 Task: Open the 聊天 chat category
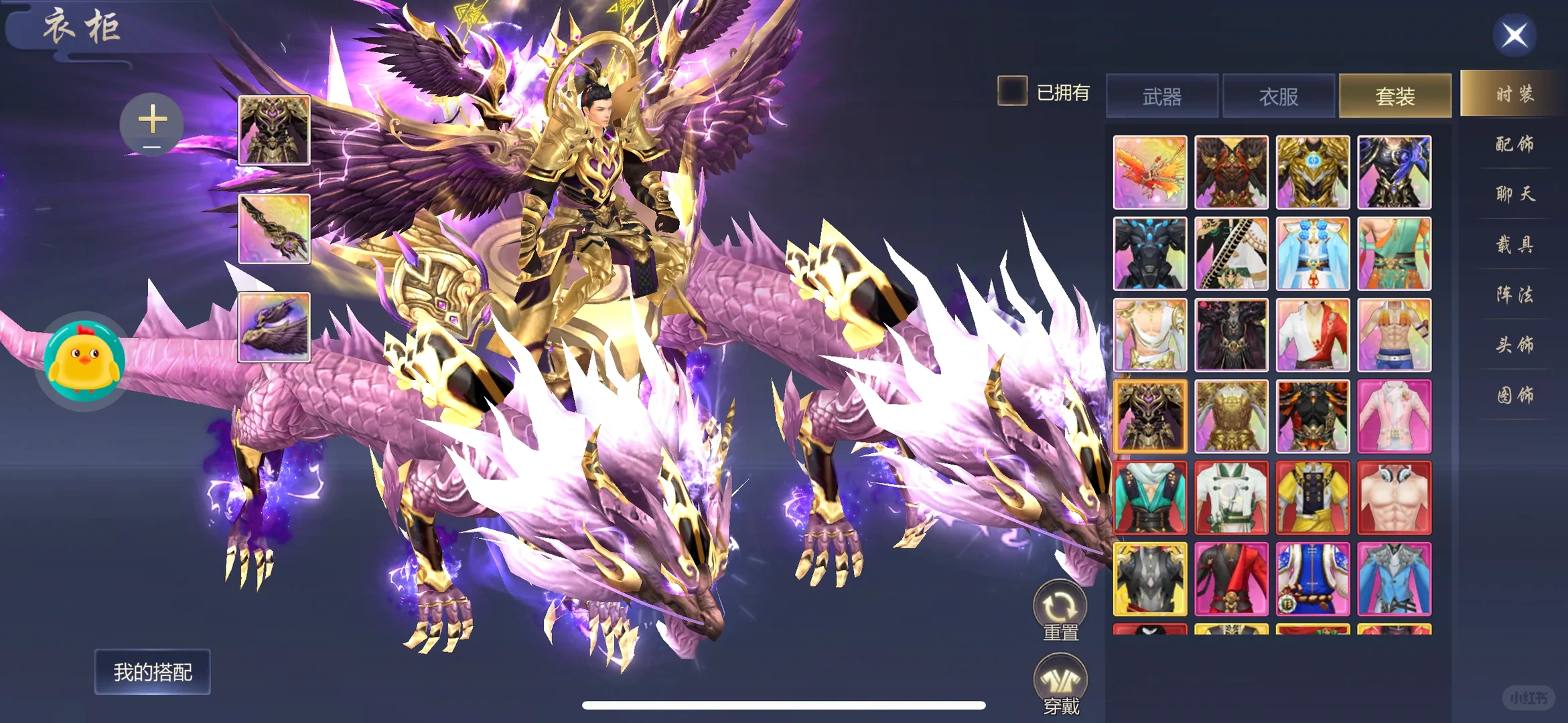[1514, 194]
